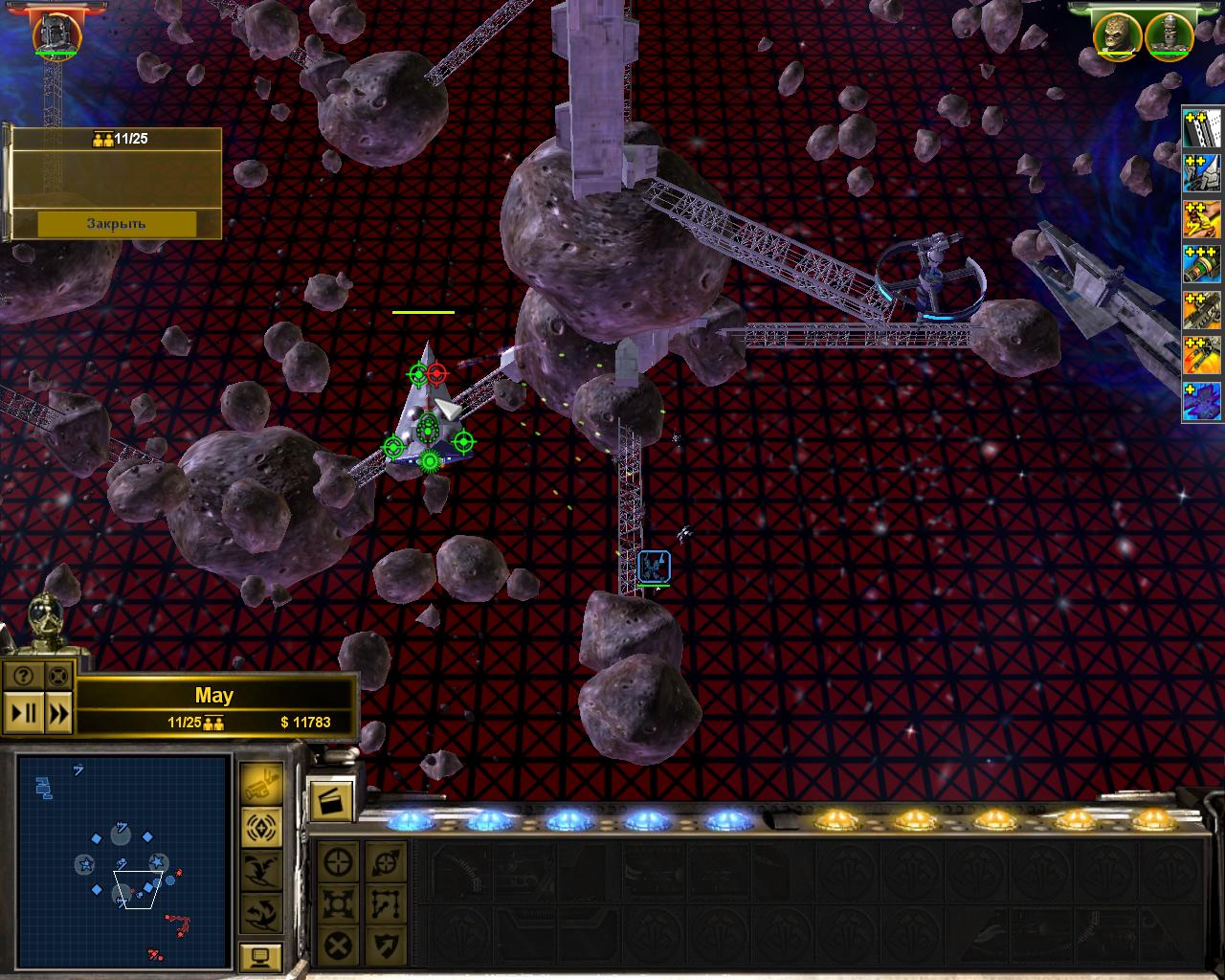This screenshot has width=1225, height=980.
Task: Select the Boba Fett hero portrait
Action: click(x=57, y=33)
